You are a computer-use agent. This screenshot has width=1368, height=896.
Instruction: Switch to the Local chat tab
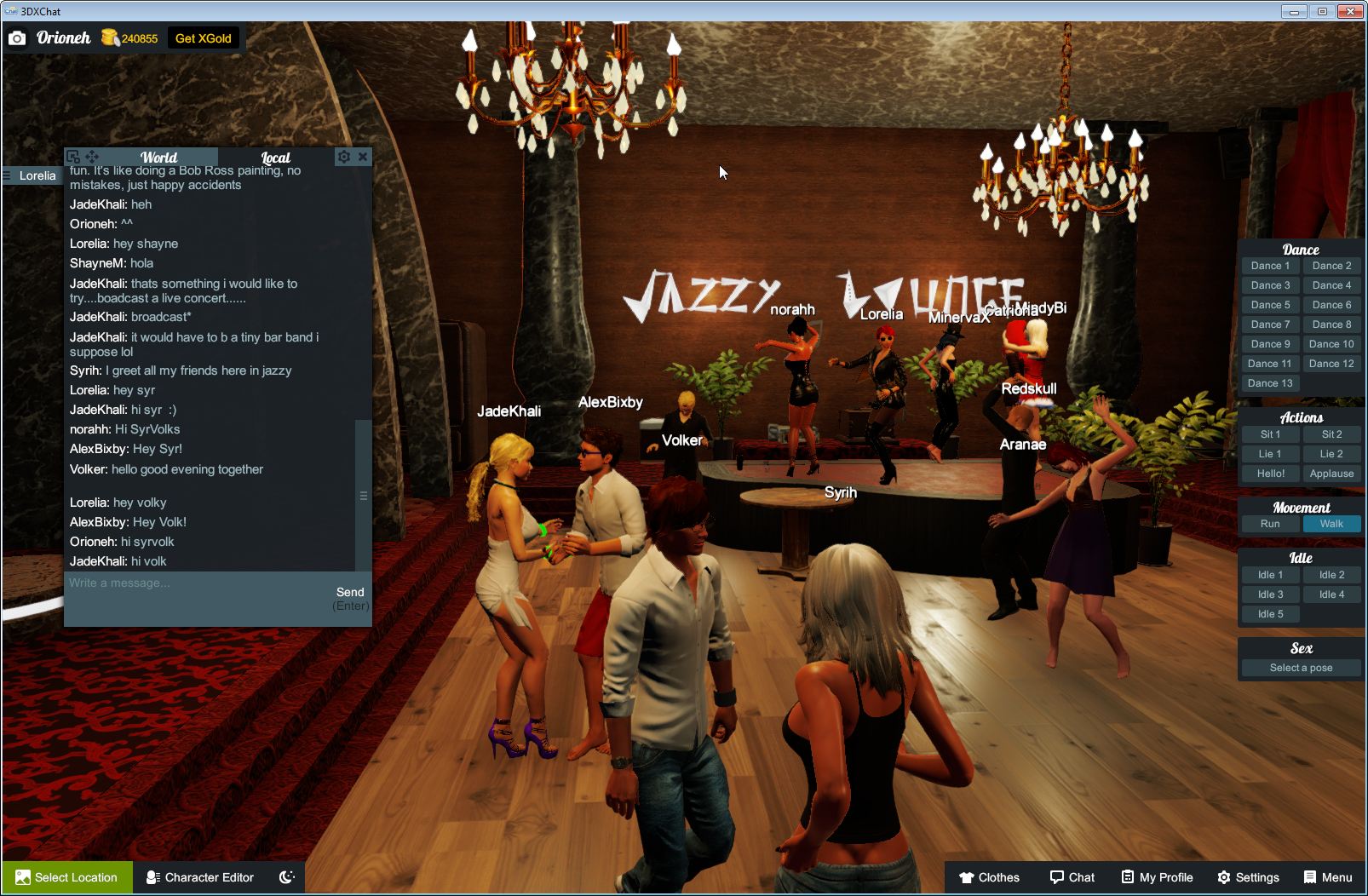pyautogui.click(x=275, y=158)
